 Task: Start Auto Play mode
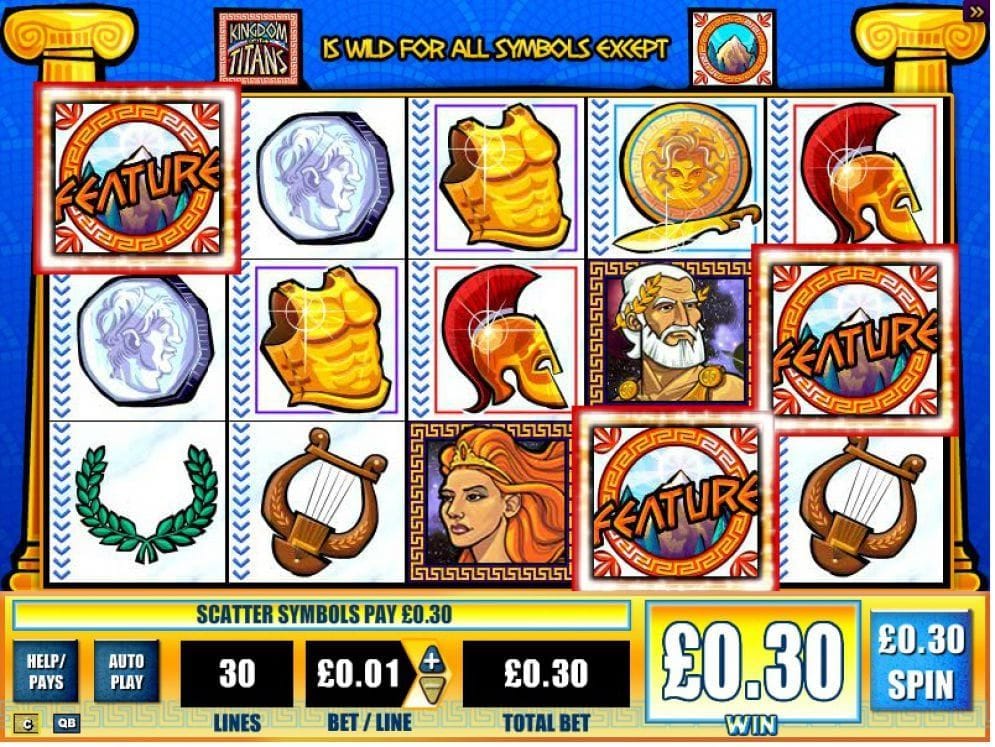coord(126,672)
